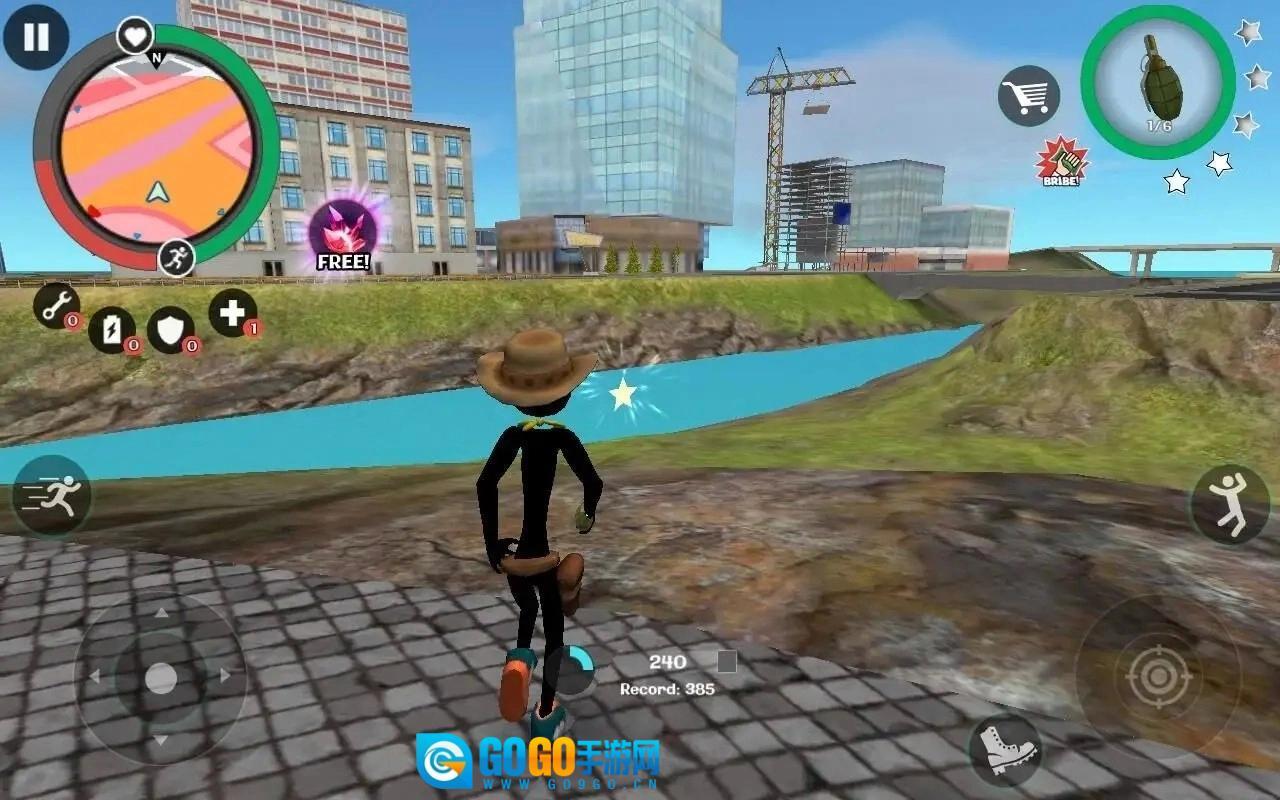This screenshot has width=1280, height=800.
Task: Toggle the sprint running button
Action: tap(52, 496)
